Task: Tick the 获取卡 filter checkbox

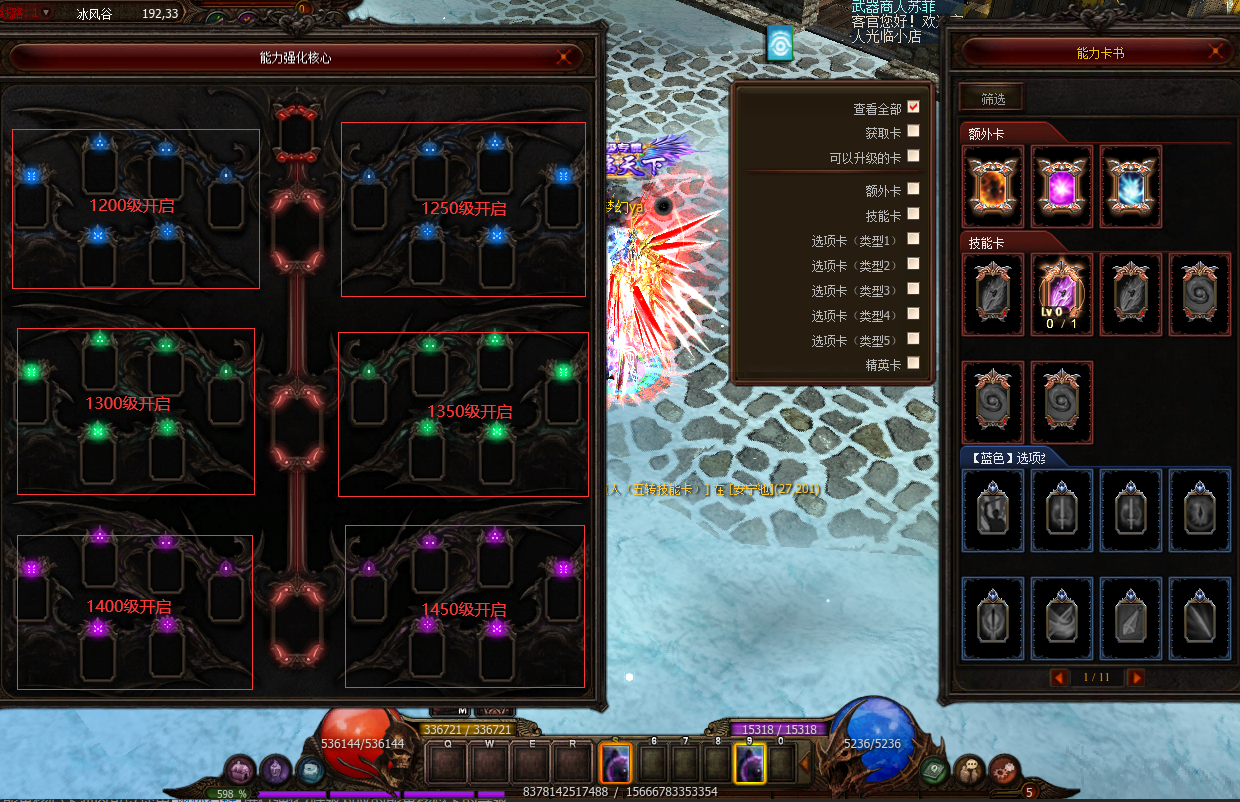Action: pos(913,131)
